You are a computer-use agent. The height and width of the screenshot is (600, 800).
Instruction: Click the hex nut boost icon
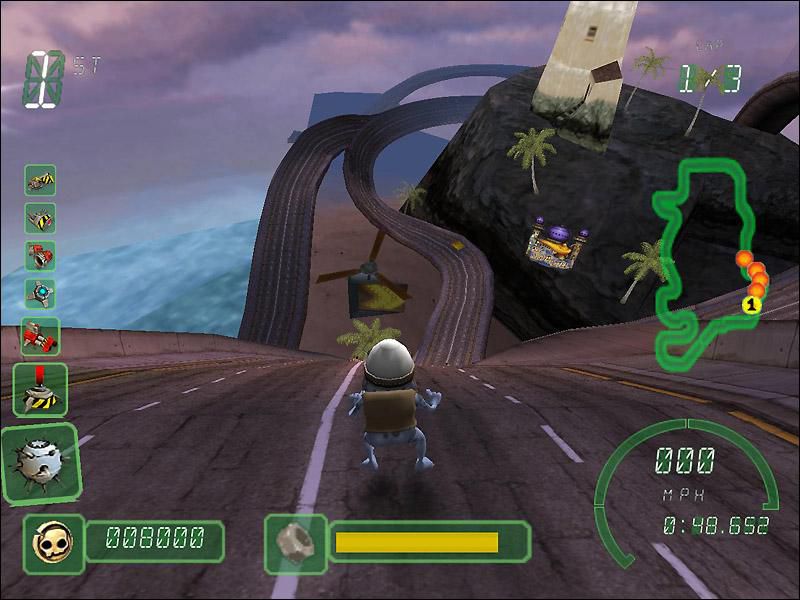[296, 541]
